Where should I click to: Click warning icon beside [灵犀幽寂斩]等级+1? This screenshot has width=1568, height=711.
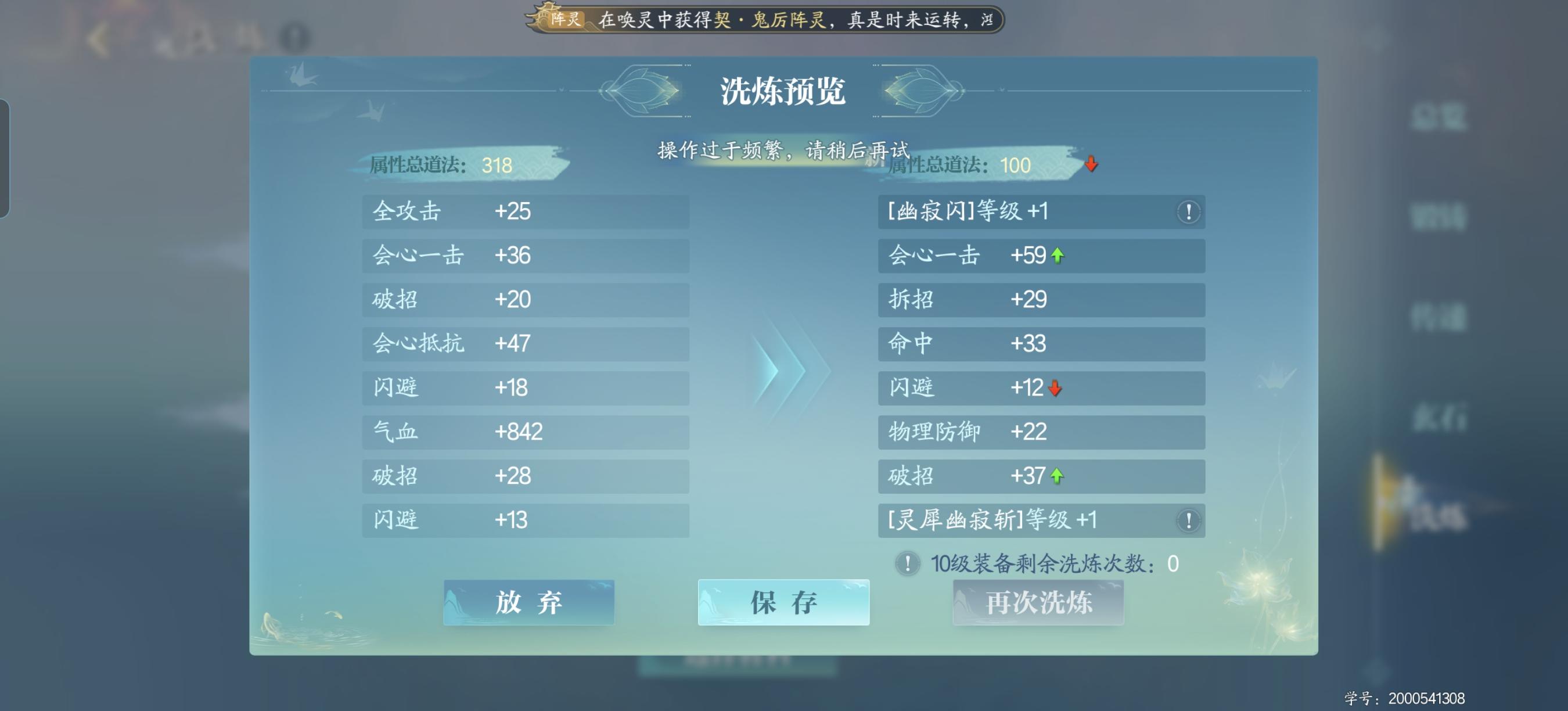click(x=1187, y=521)
